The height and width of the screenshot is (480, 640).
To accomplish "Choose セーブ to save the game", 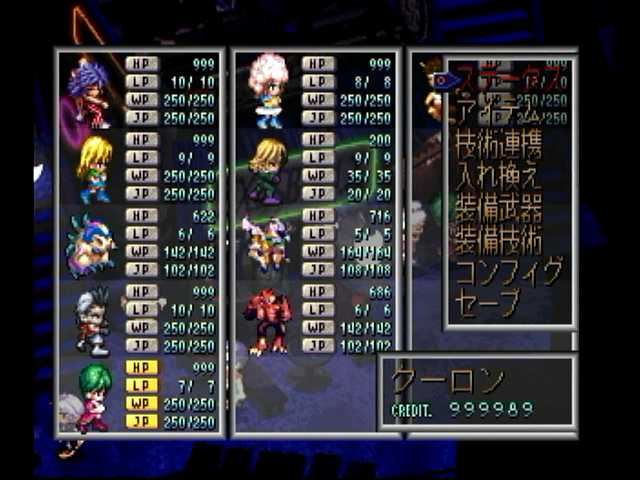I will click(x=490, y=303).
